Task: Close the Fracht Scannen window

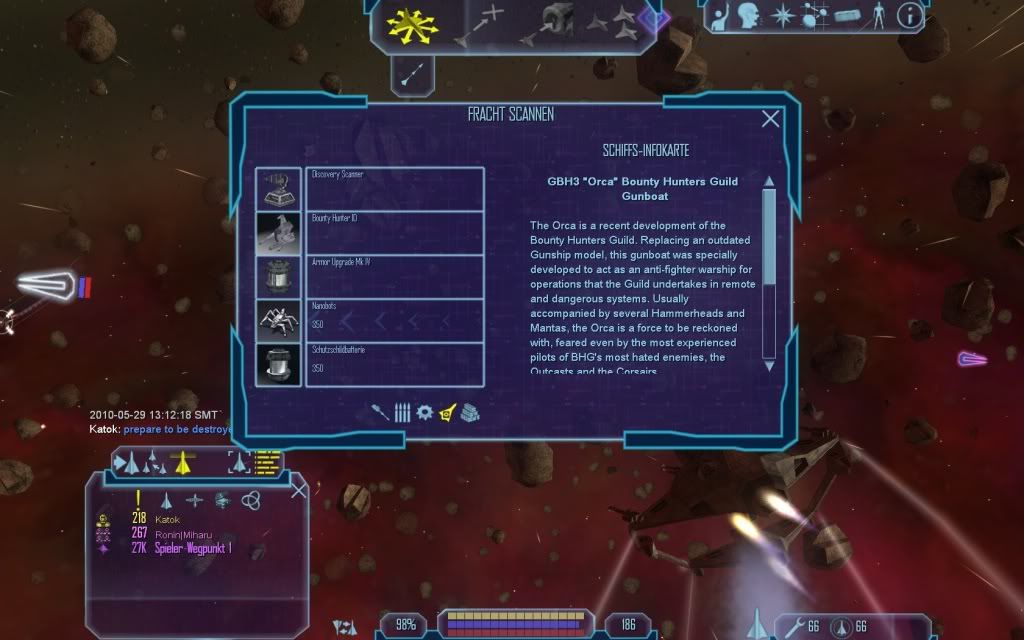Action: (770, 119)
